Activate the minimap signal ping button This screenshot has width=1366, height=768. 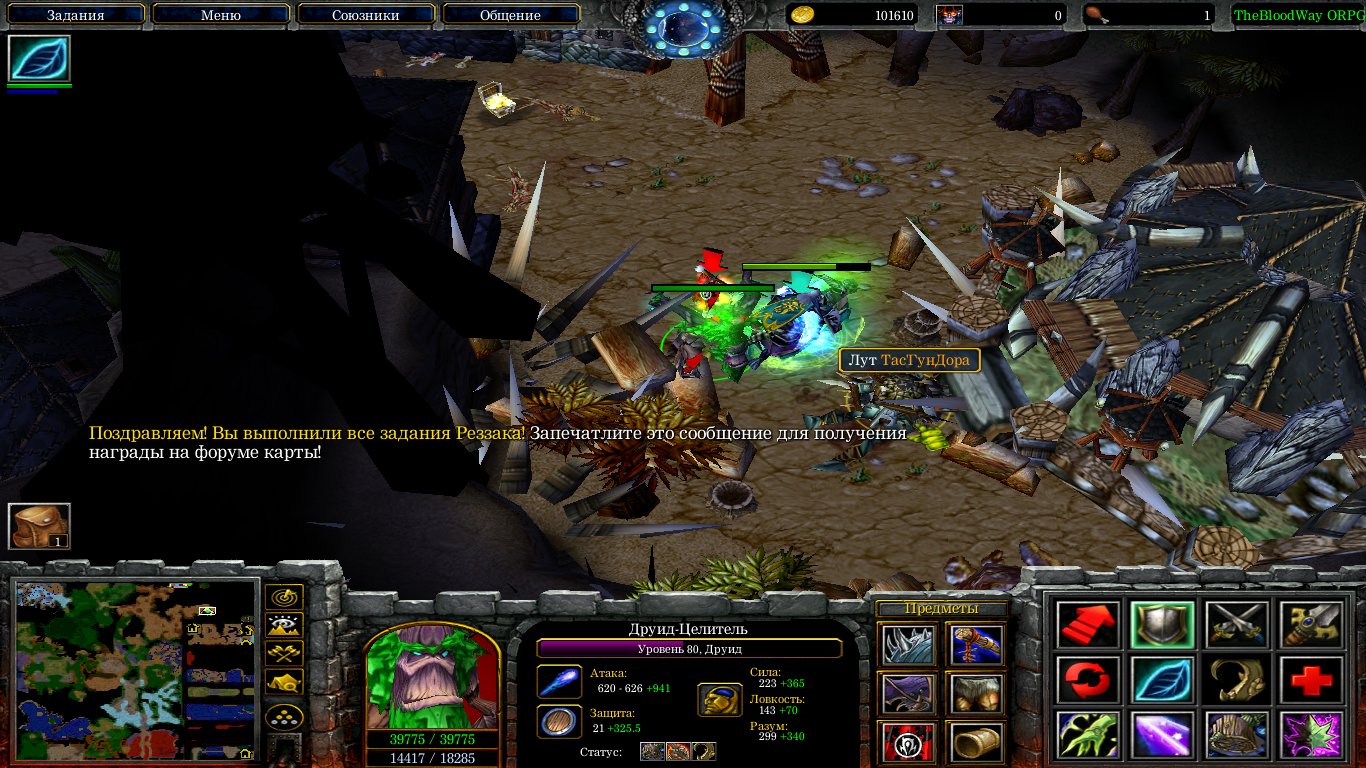(284, 598)
